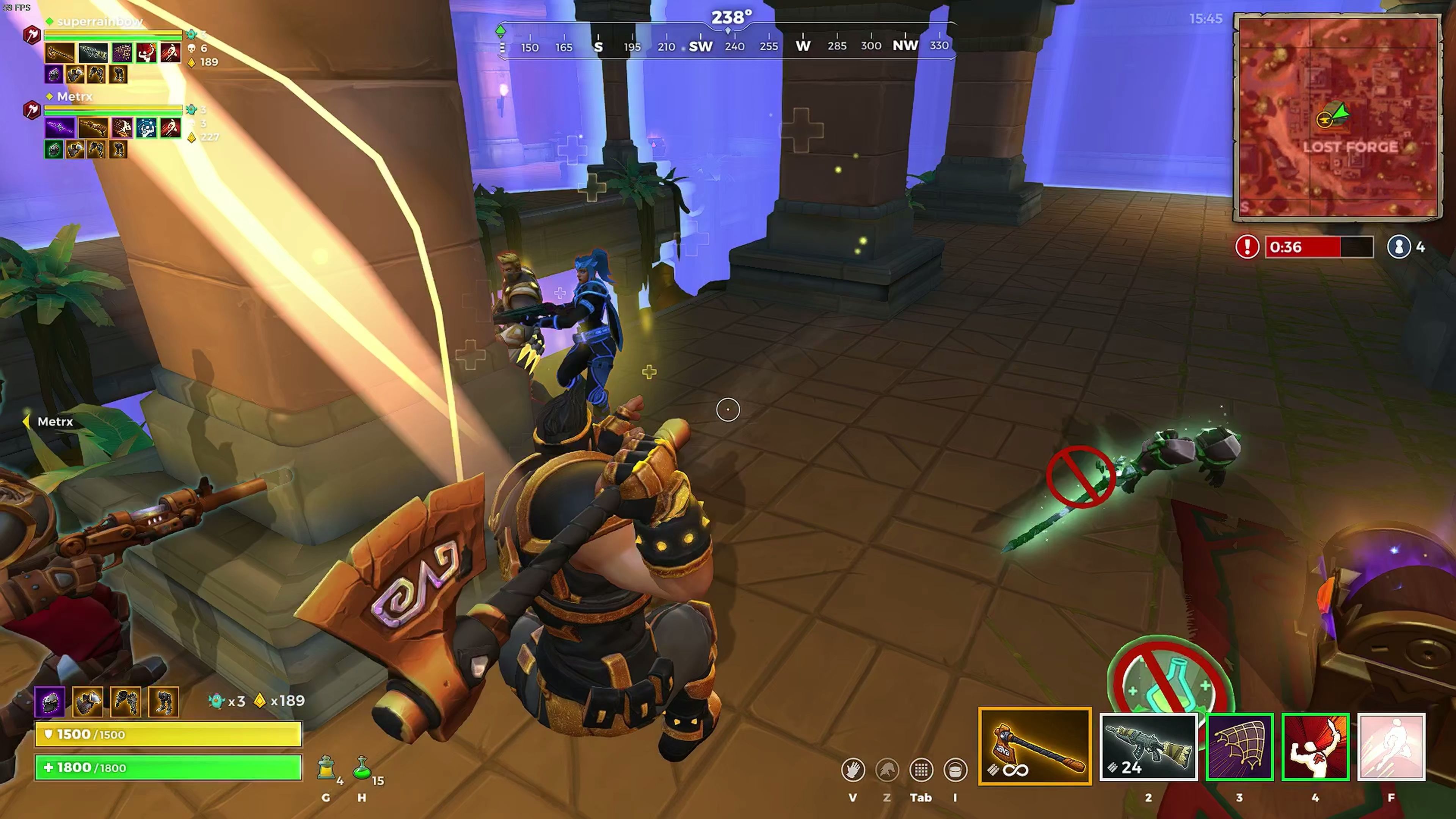Select the golden throwing axe weapon slot
This screenshot has width=1456, height=819.
tap(1034, 746)
